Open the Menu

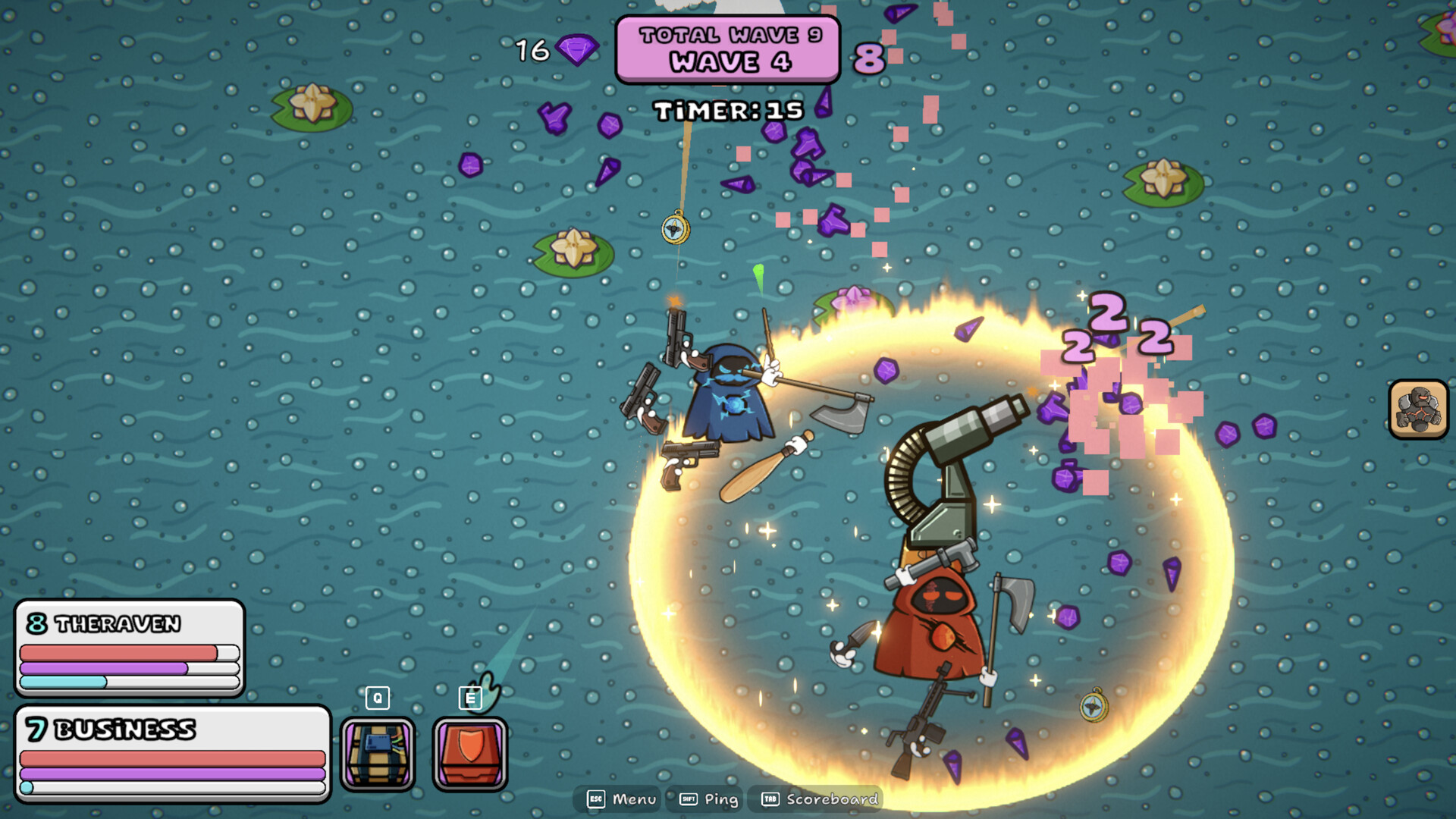coord(634,799)
